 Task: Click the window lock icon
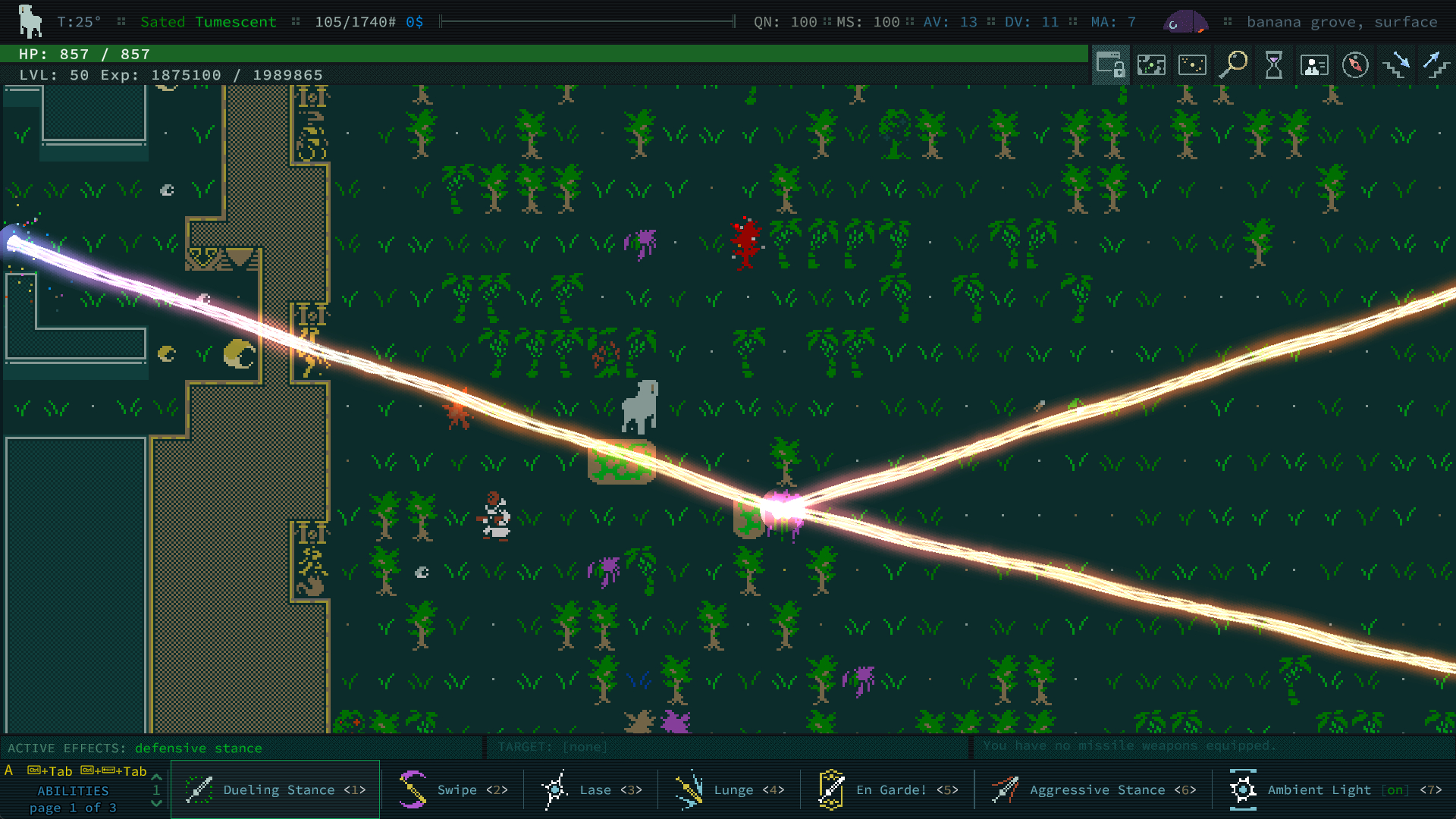[x=1110, y=65]
